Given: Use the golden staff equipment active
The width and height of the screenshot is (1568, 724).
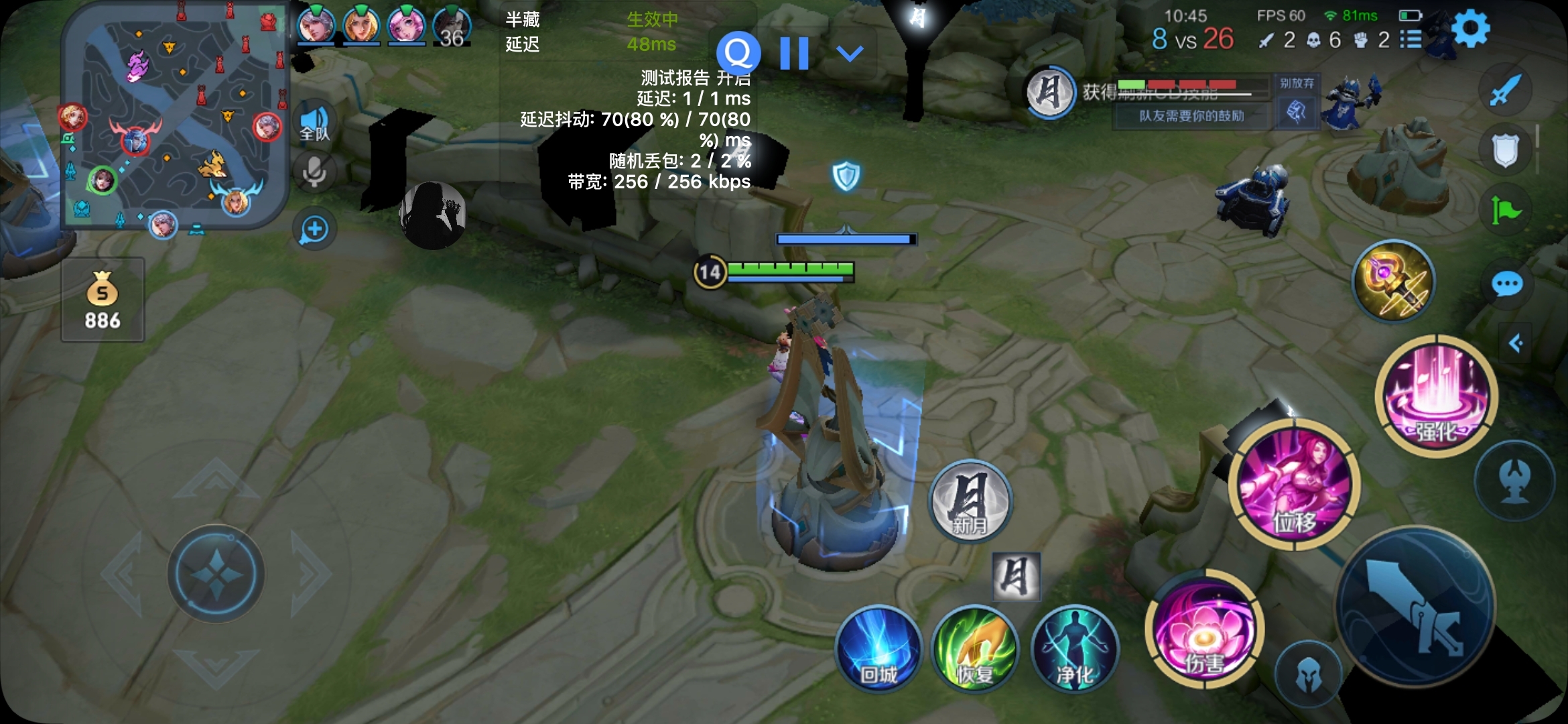Looking at the screenshot, I should pos(1394,280).
